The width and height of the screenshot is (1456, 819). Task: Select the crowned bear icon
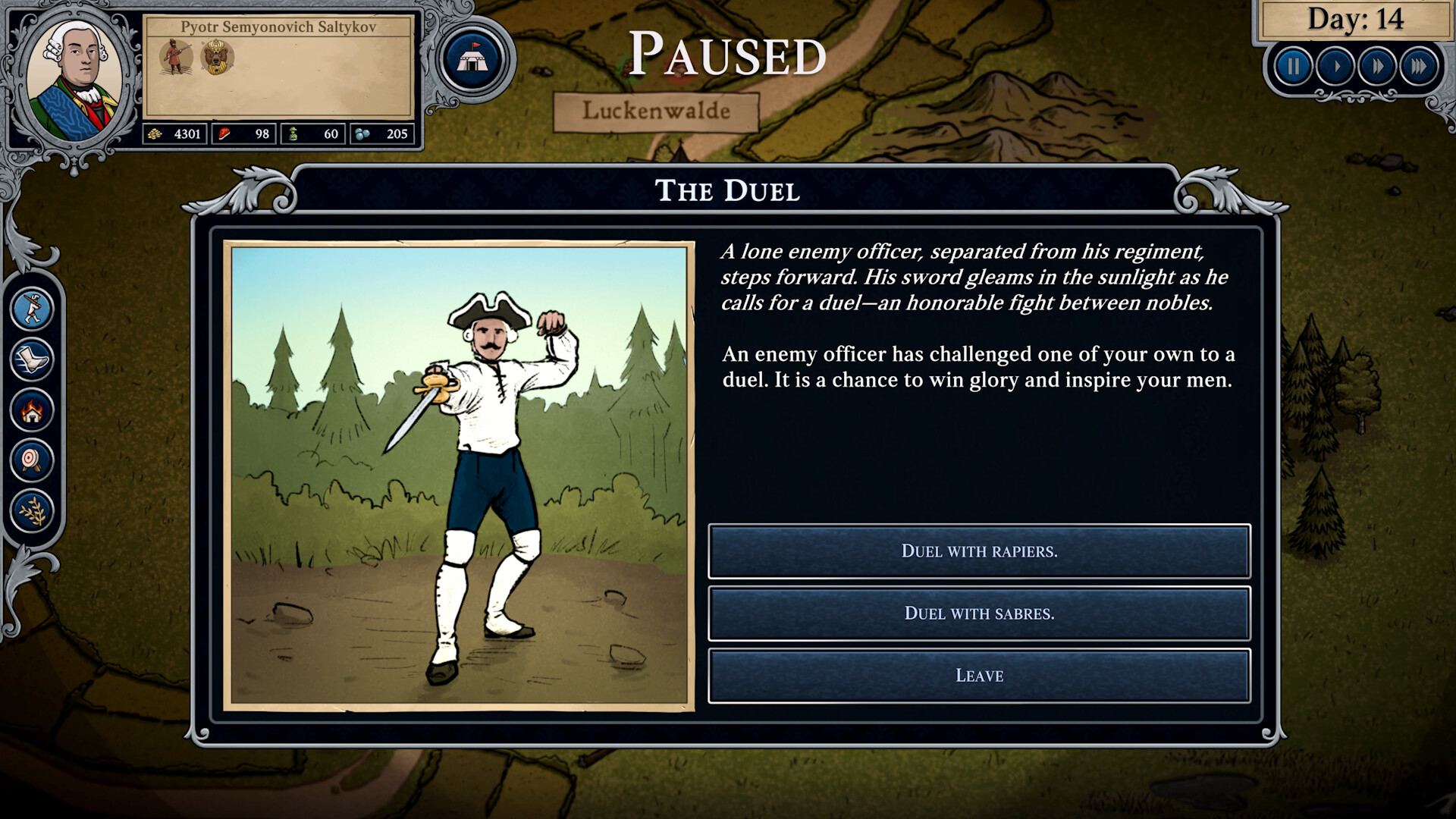pyautogui.click(x=217, y=58)
